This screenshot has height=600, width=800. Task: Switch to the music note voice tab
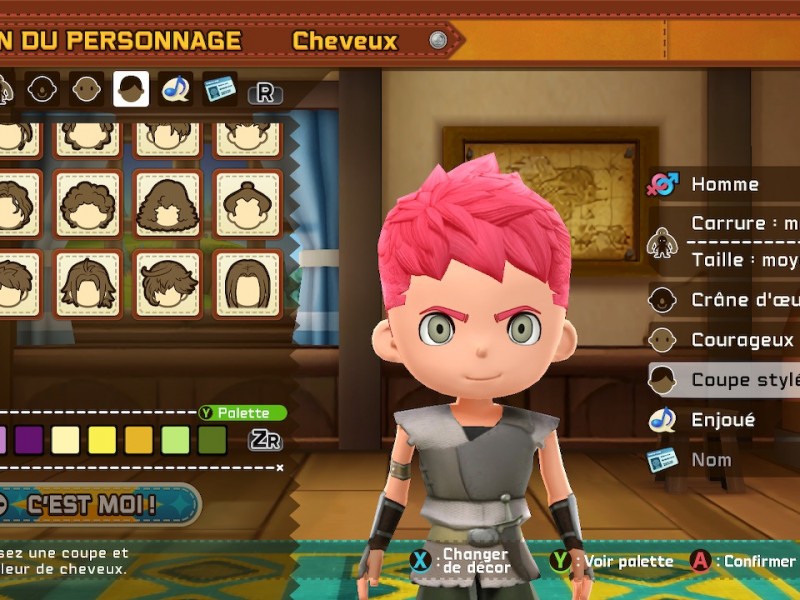pos(176,89)
